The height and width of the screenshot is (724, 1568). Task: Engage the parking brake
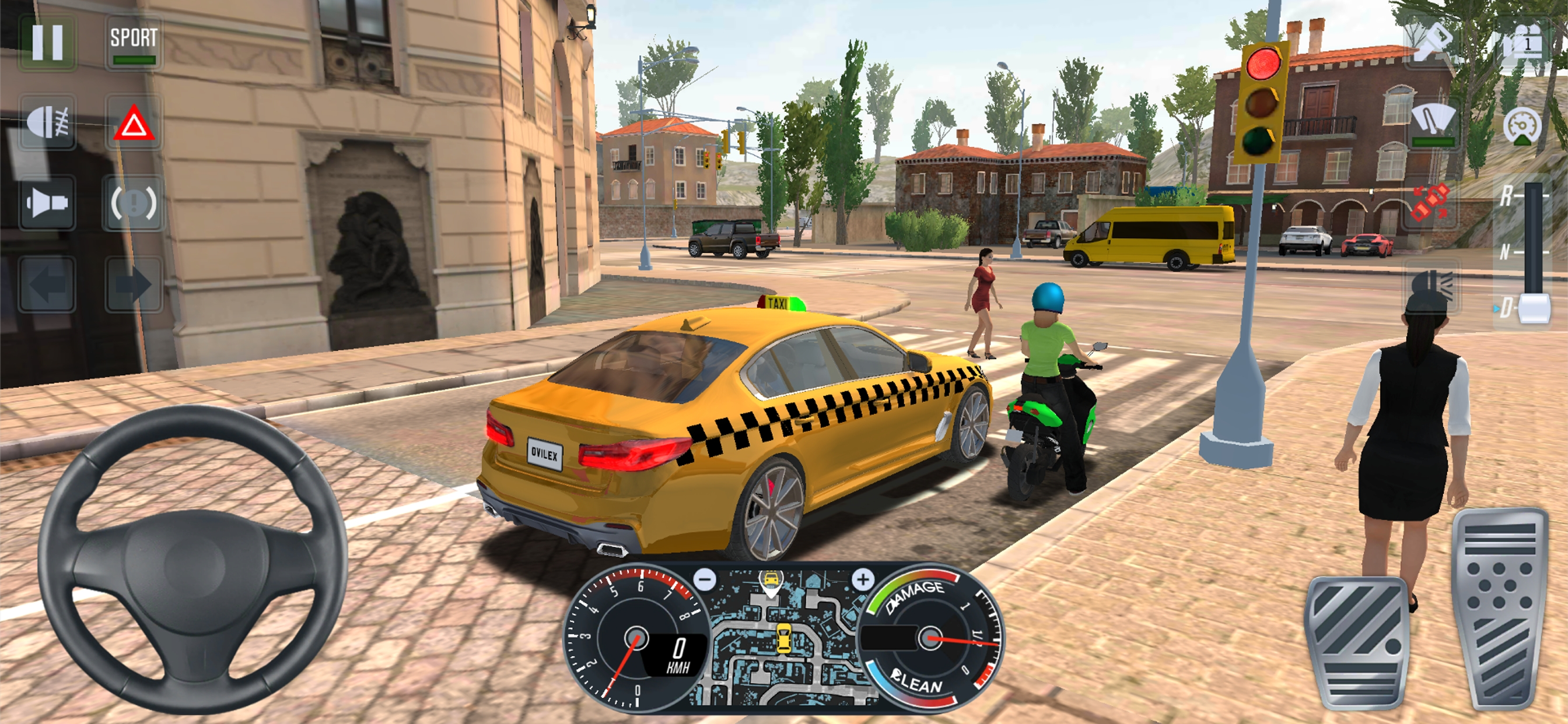click(134, 203)
